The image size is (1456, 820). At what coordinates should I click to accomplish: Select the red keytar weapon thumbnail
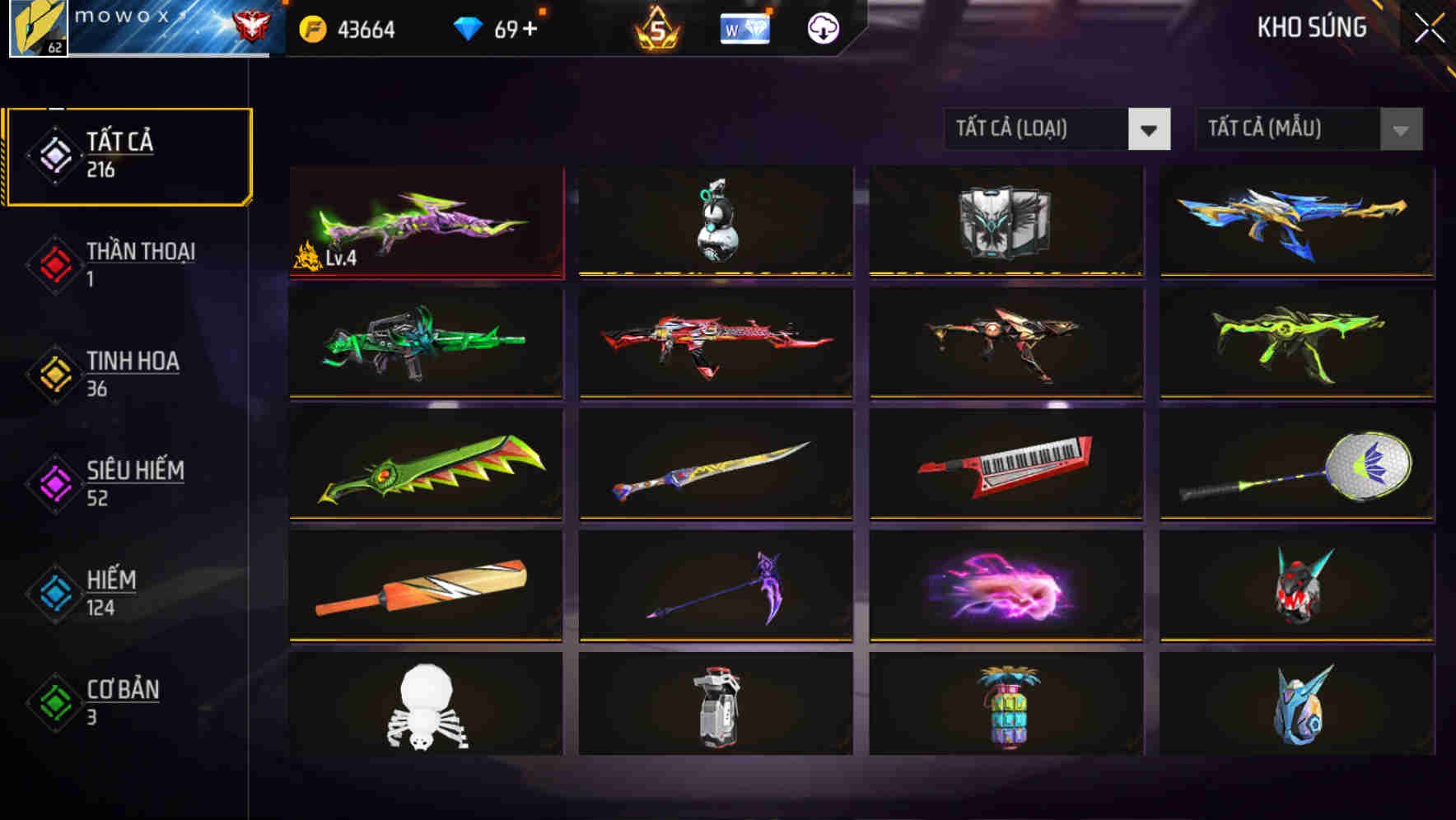coord(1006,465)
